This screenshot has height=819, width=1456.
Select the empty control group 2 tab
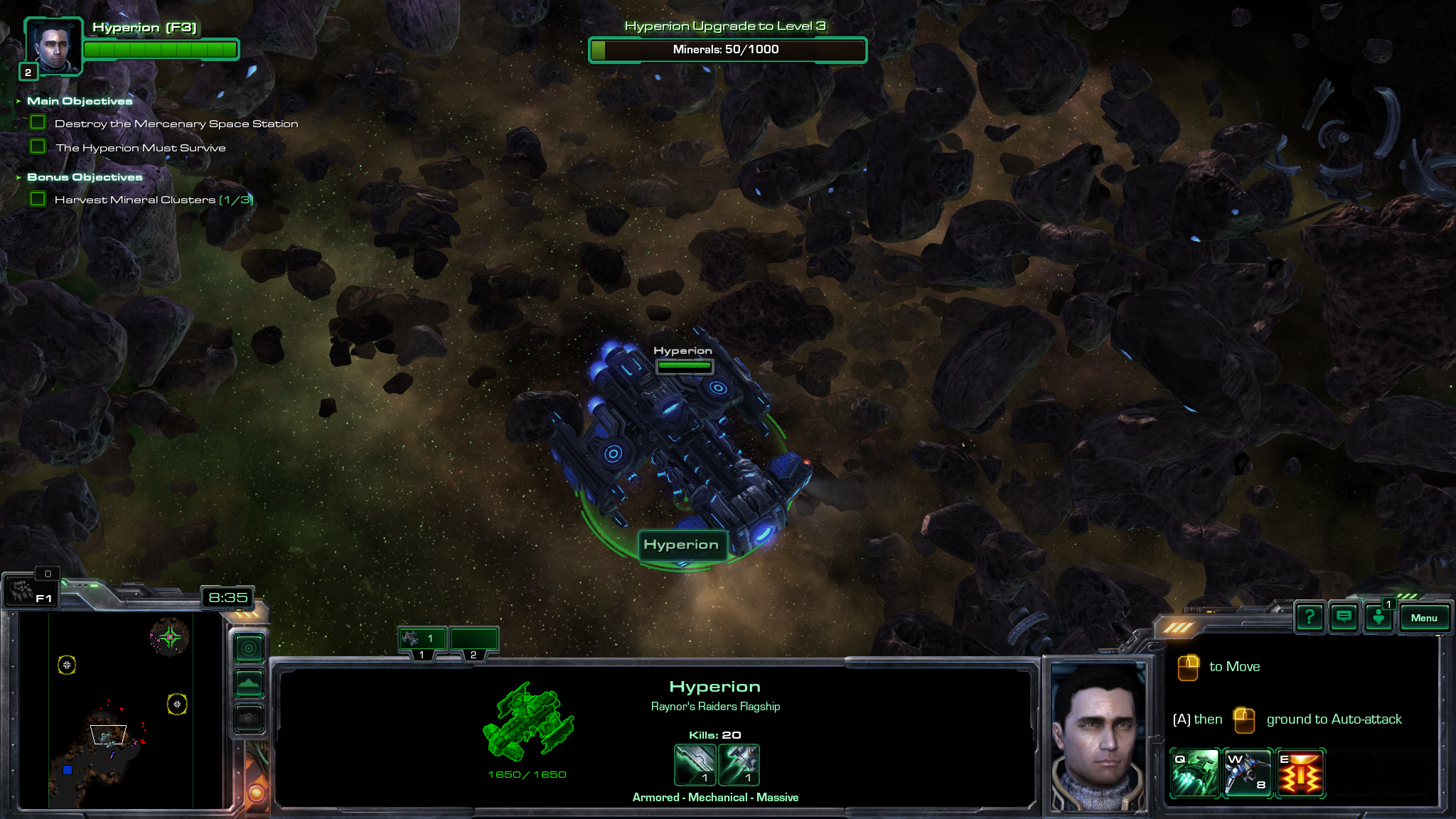473,640
